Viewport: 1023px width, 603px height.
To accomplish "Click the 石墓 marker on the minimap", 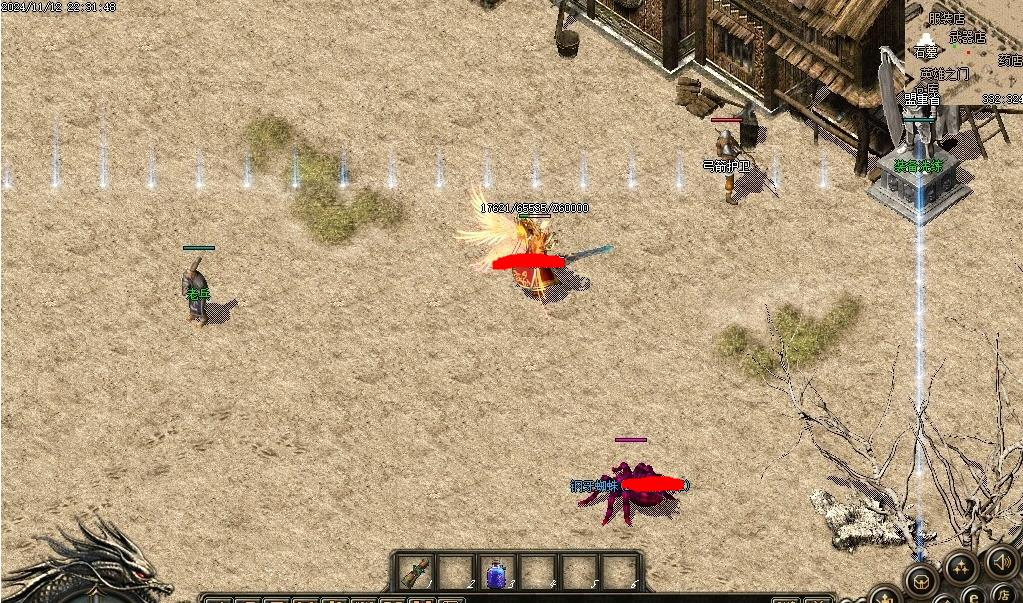I will (x=926, y=53).
